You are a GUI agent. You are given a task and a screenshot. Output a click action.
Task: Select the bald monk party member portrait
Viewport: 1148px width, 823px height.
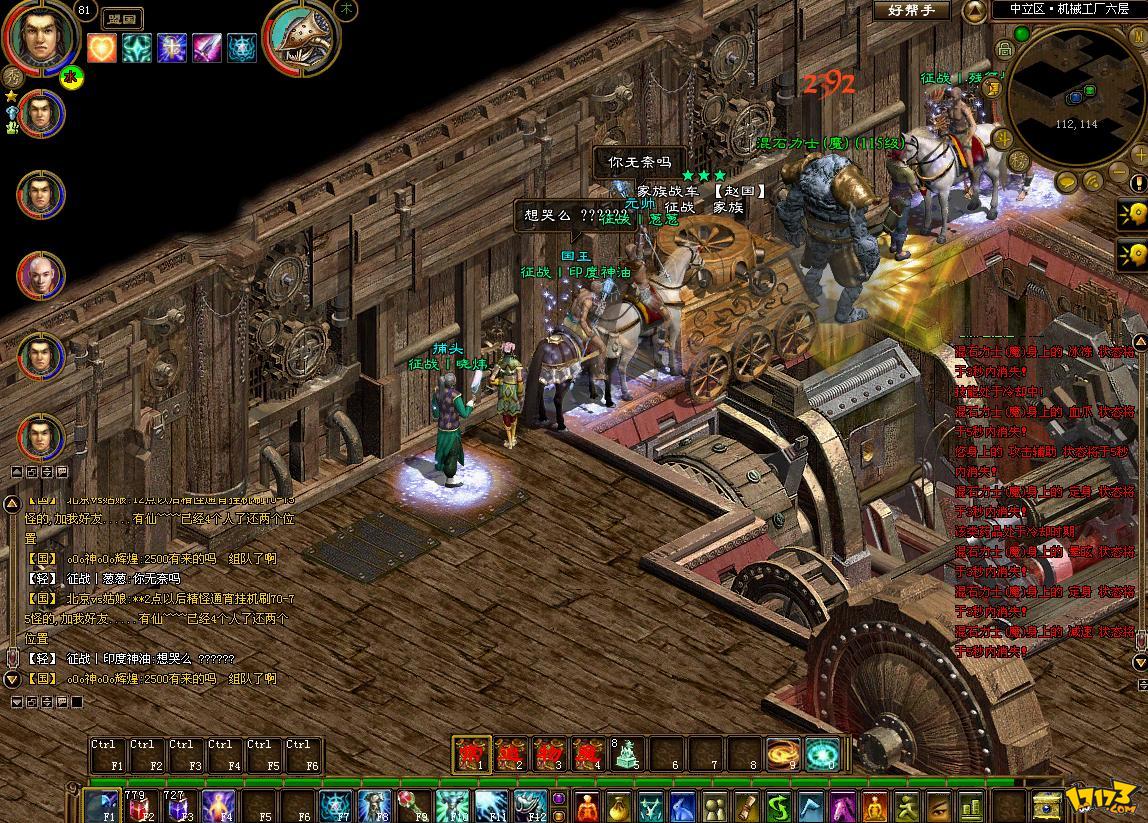tap(41, 275)
